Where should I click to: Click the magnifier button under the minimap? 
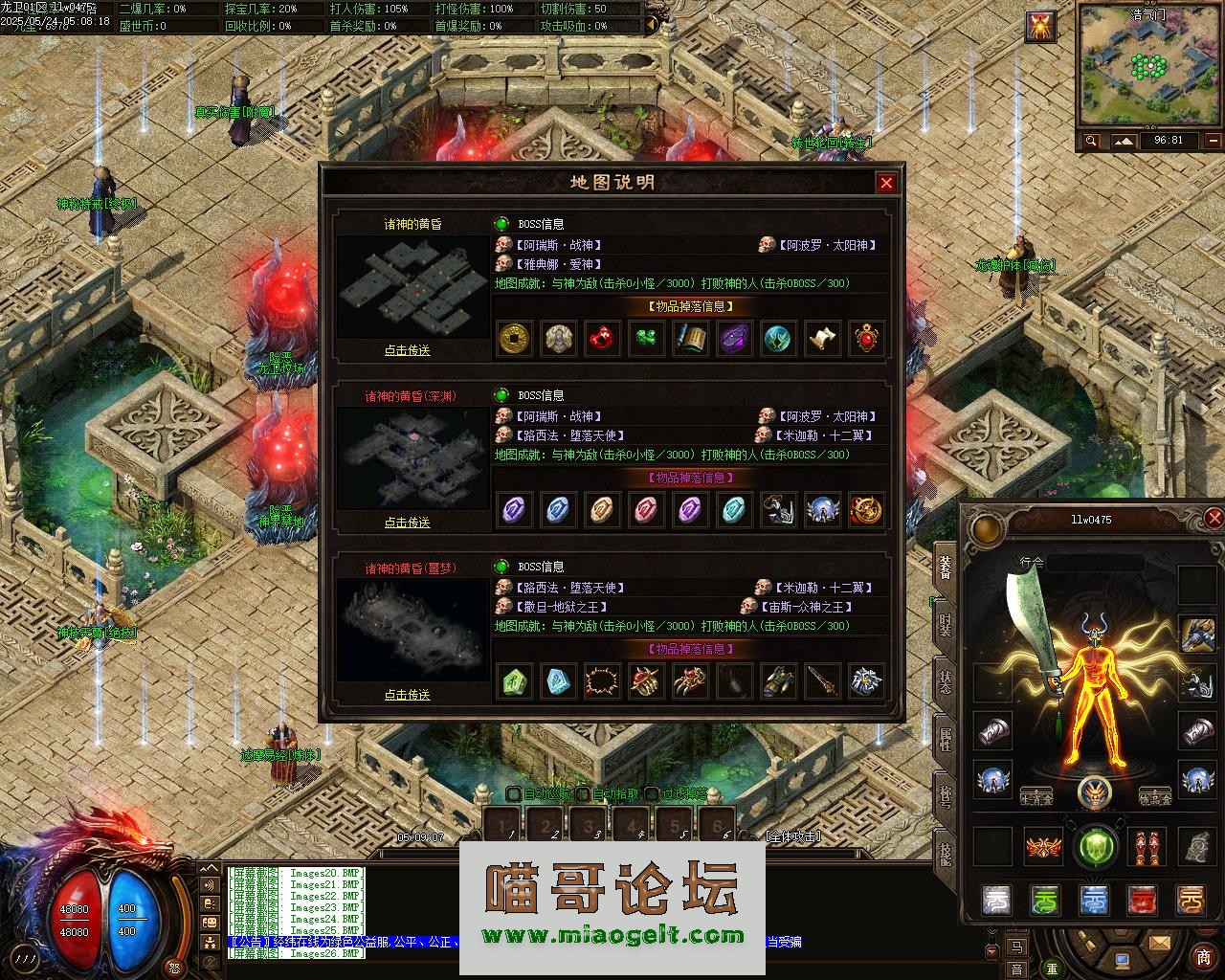coord(1091,141)
